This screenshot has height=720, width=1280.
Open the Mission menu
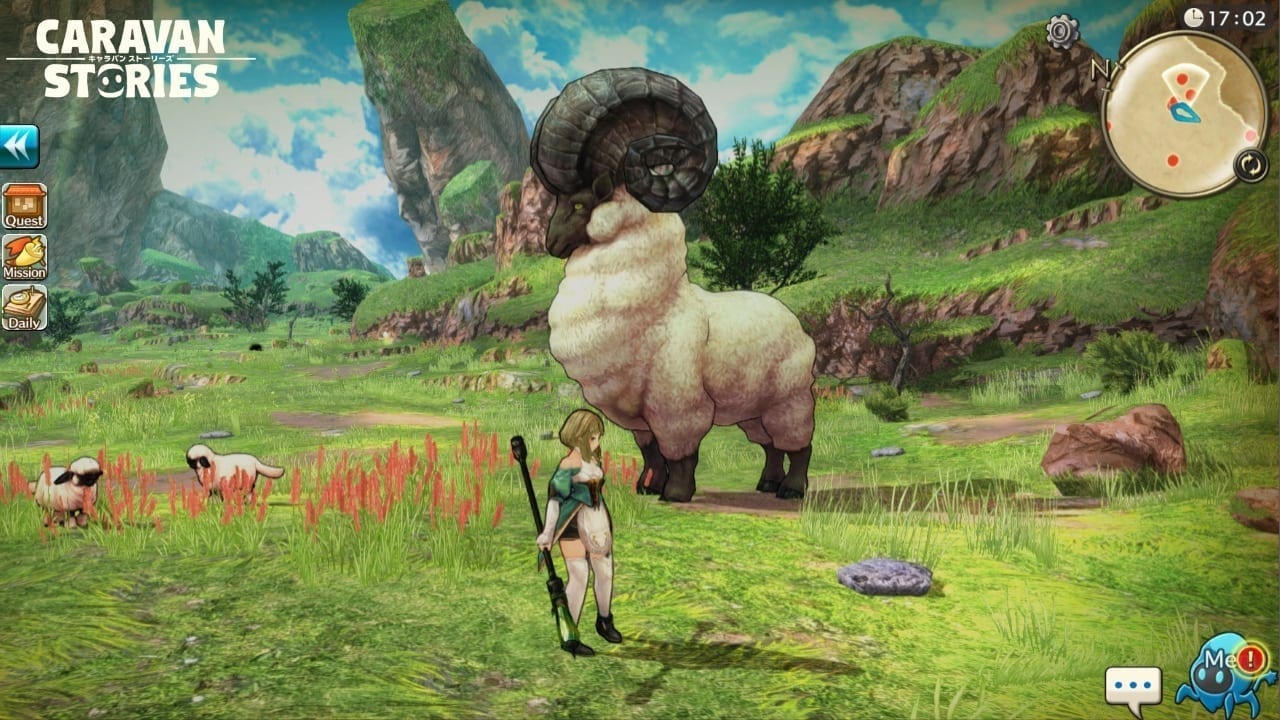(24, 257)
